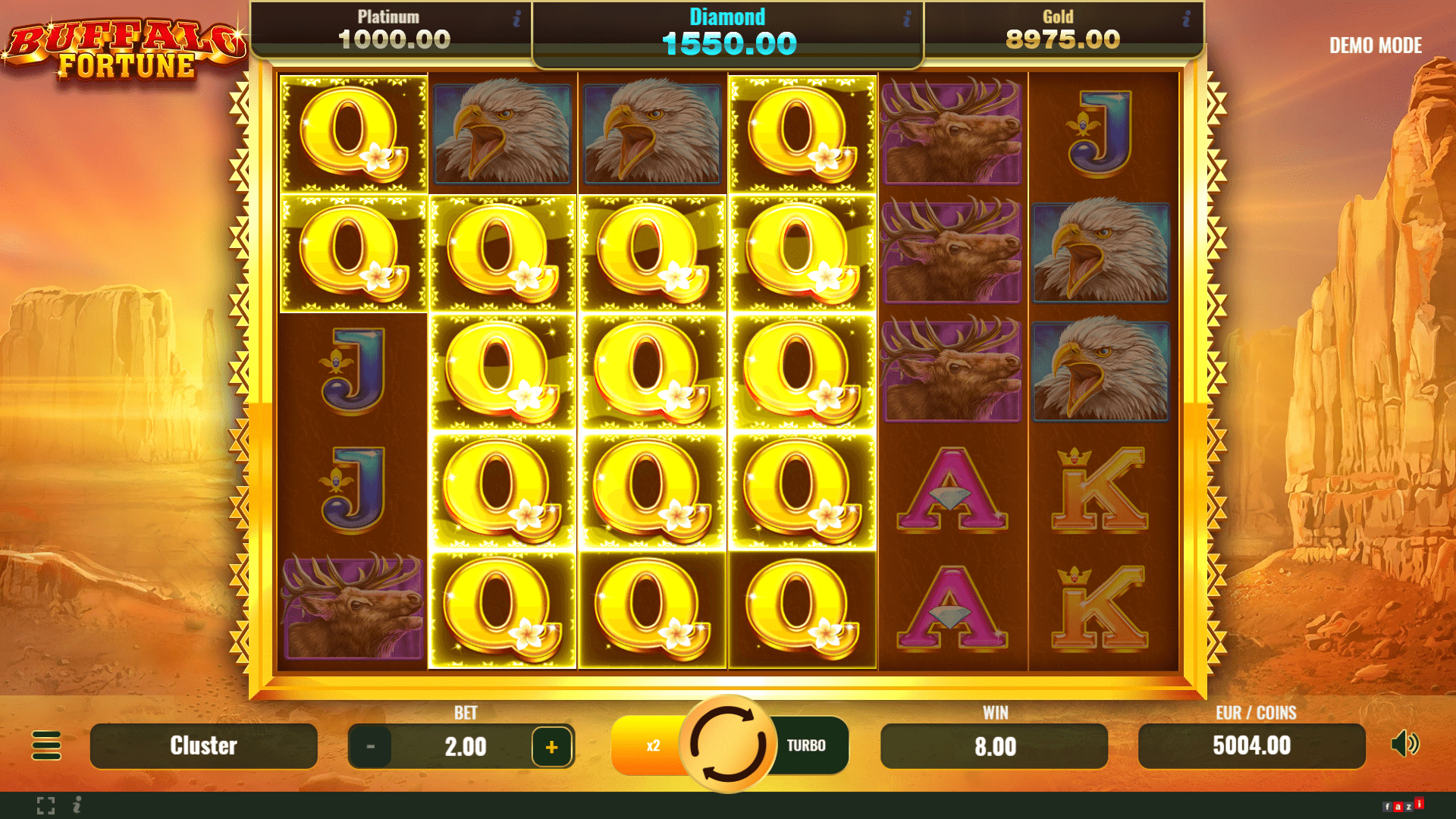Click the Buffalo Fortune game logo
Image resolution: width=1456 pixels, height=819 pixels.
(x=125, y=45)
